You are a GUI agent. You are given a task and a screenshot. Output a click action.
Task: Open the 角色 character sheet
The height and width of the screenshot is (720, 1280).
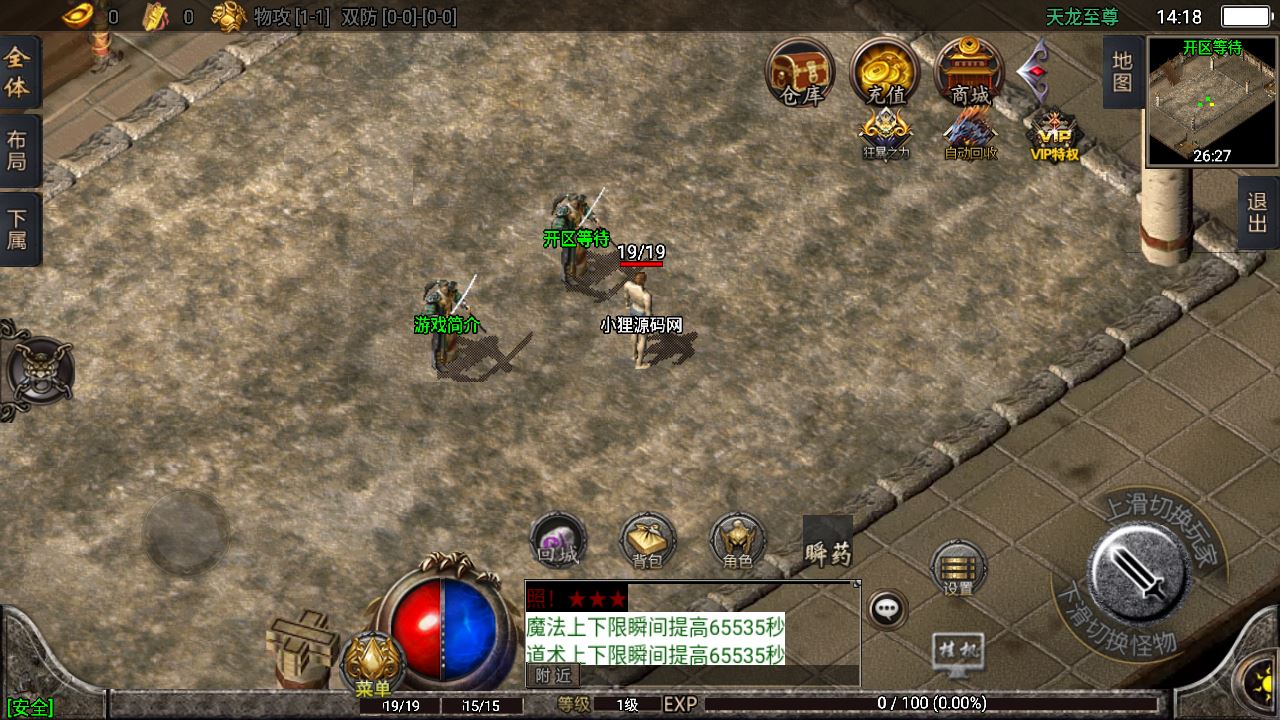pos(737,542)
